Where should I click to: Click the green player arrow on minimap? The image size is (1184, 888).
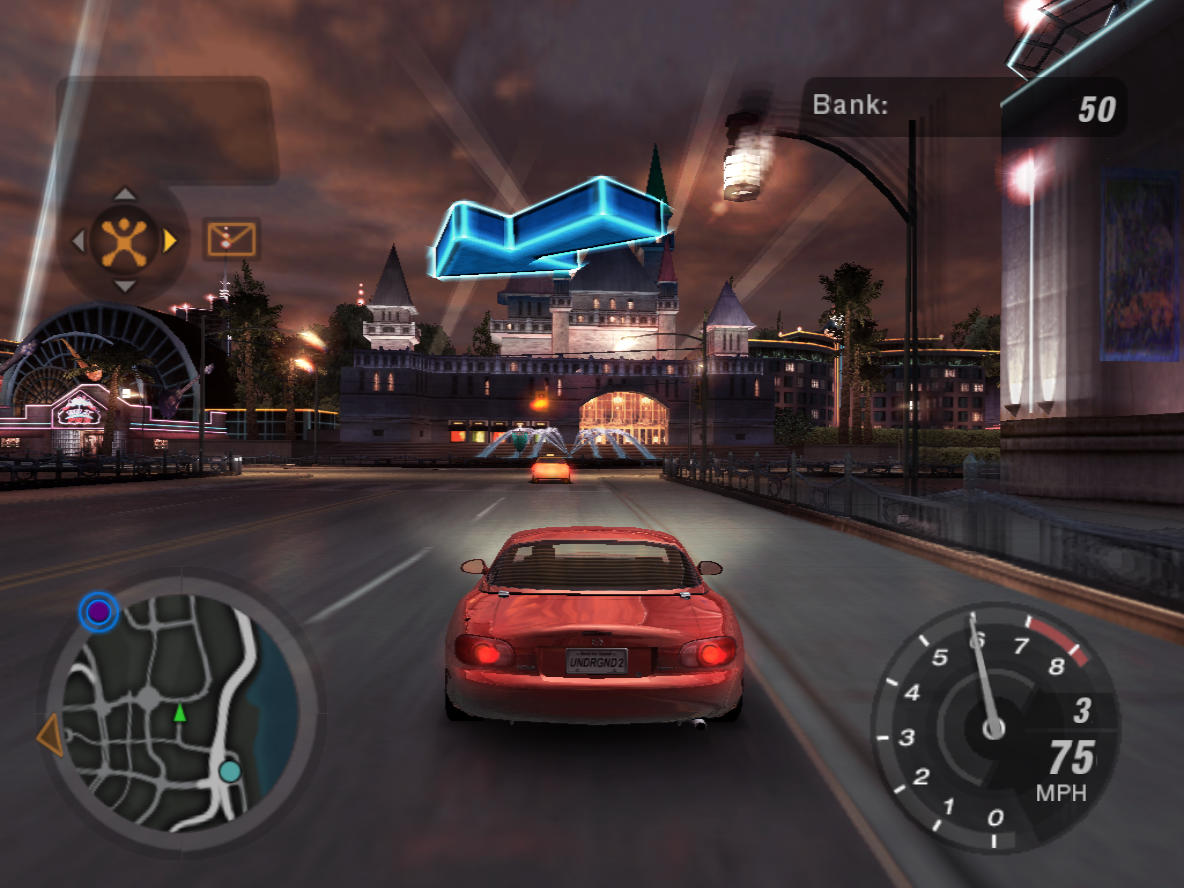[x=180, y=712]
